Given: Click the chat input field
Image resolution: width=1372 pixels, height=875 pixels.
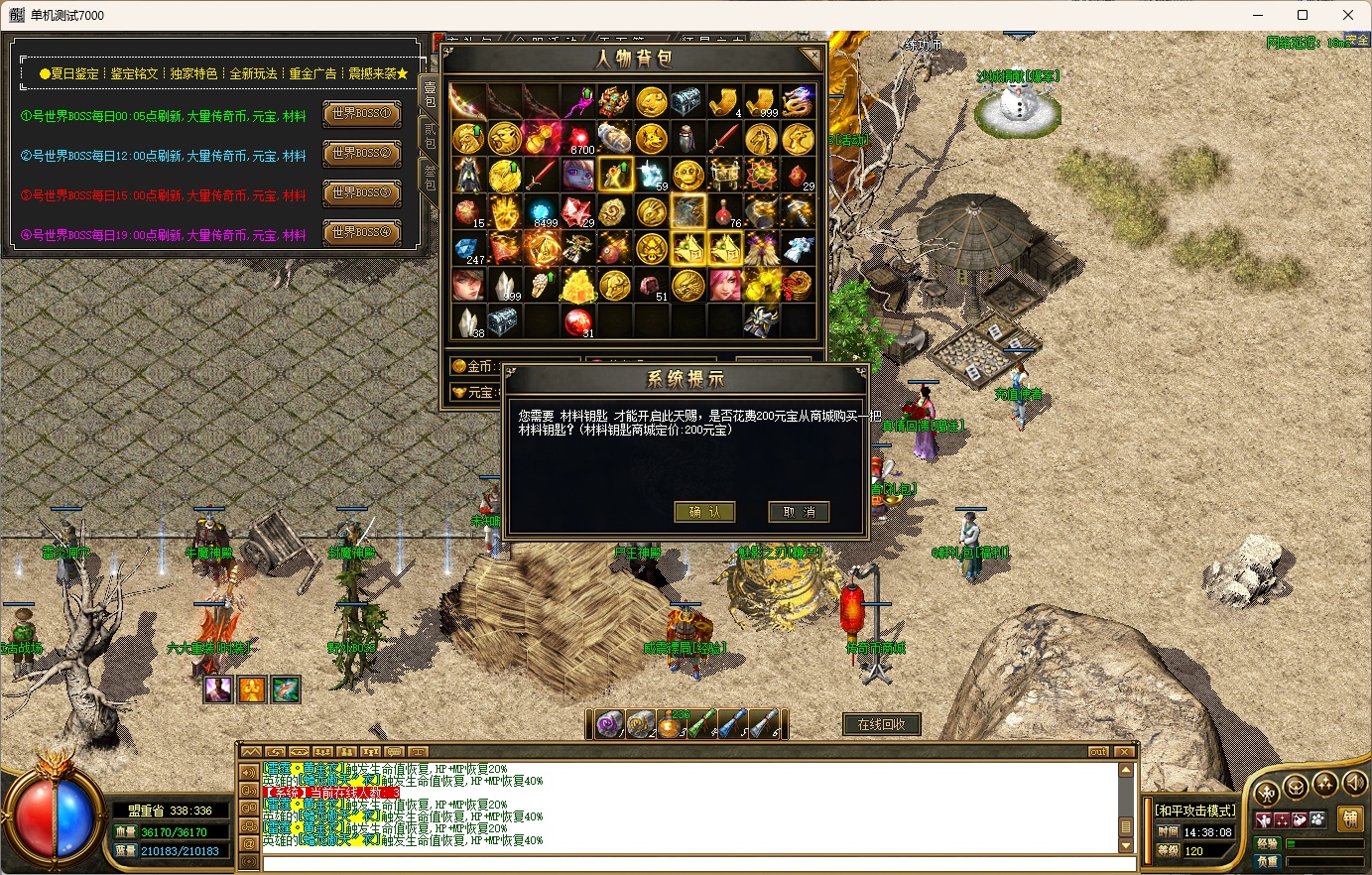Looking at the screenshot, I should 694,863.
